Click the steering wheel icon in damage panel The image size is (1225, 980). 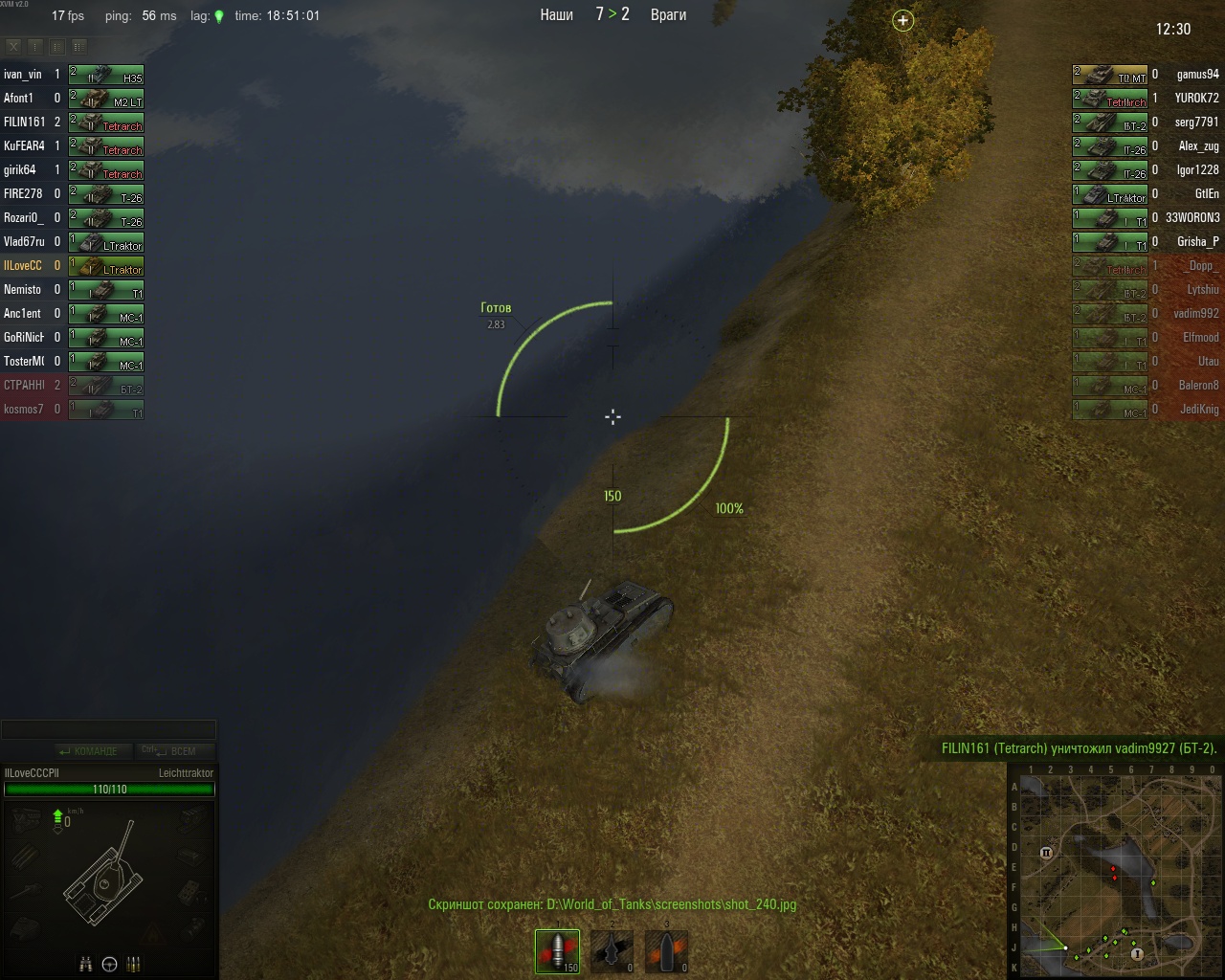coord(109,965)
